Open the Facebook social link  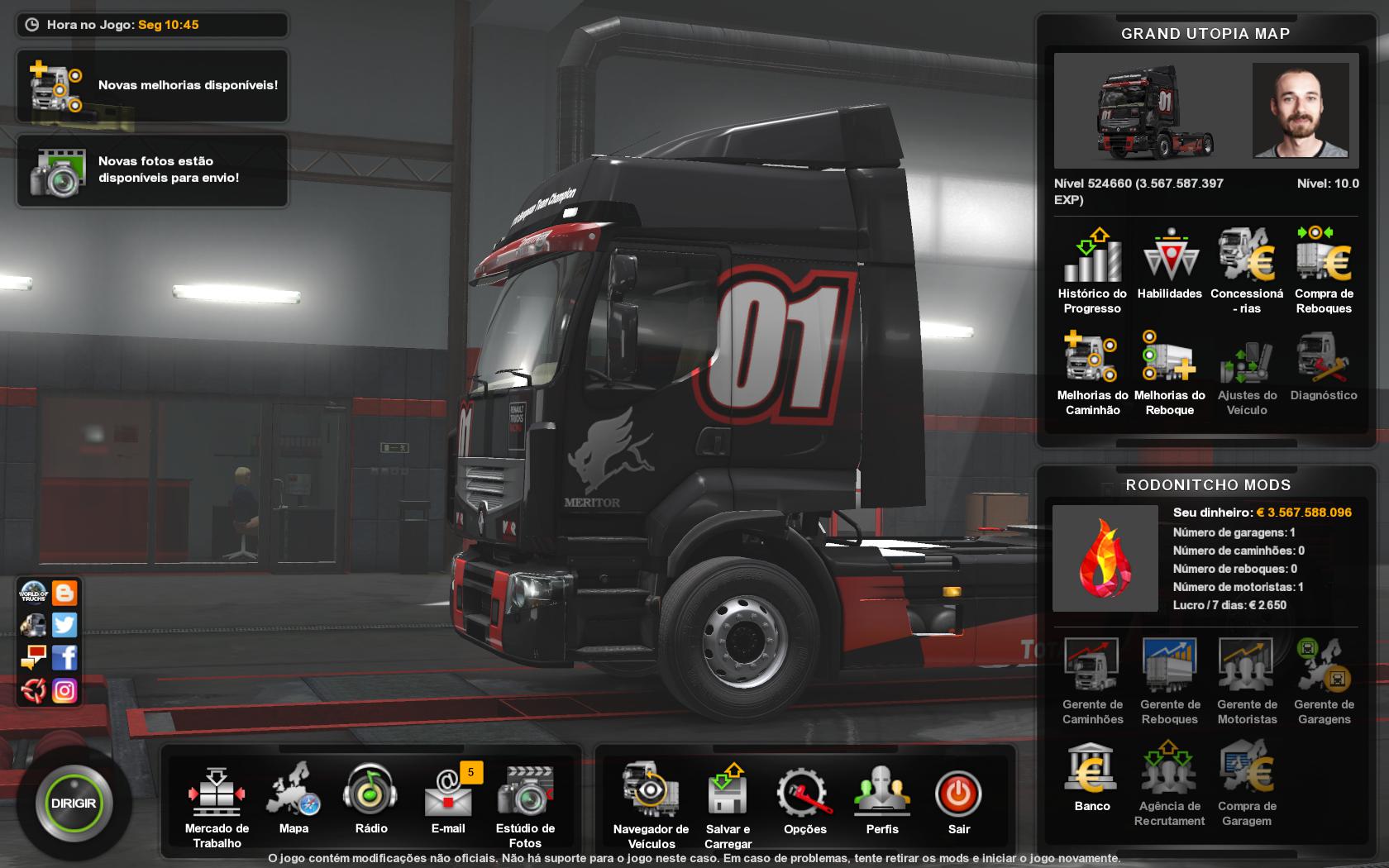(x=64, y=657)
